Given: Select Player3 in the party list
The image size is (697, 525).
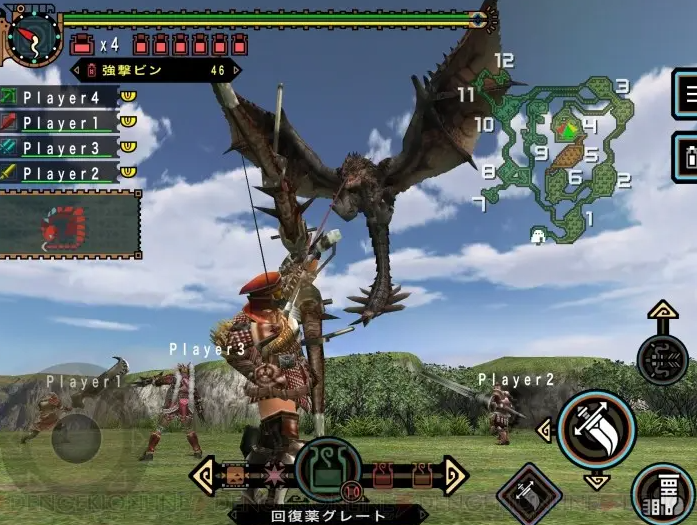Looking at the screenshot, I should coord(61,148).
